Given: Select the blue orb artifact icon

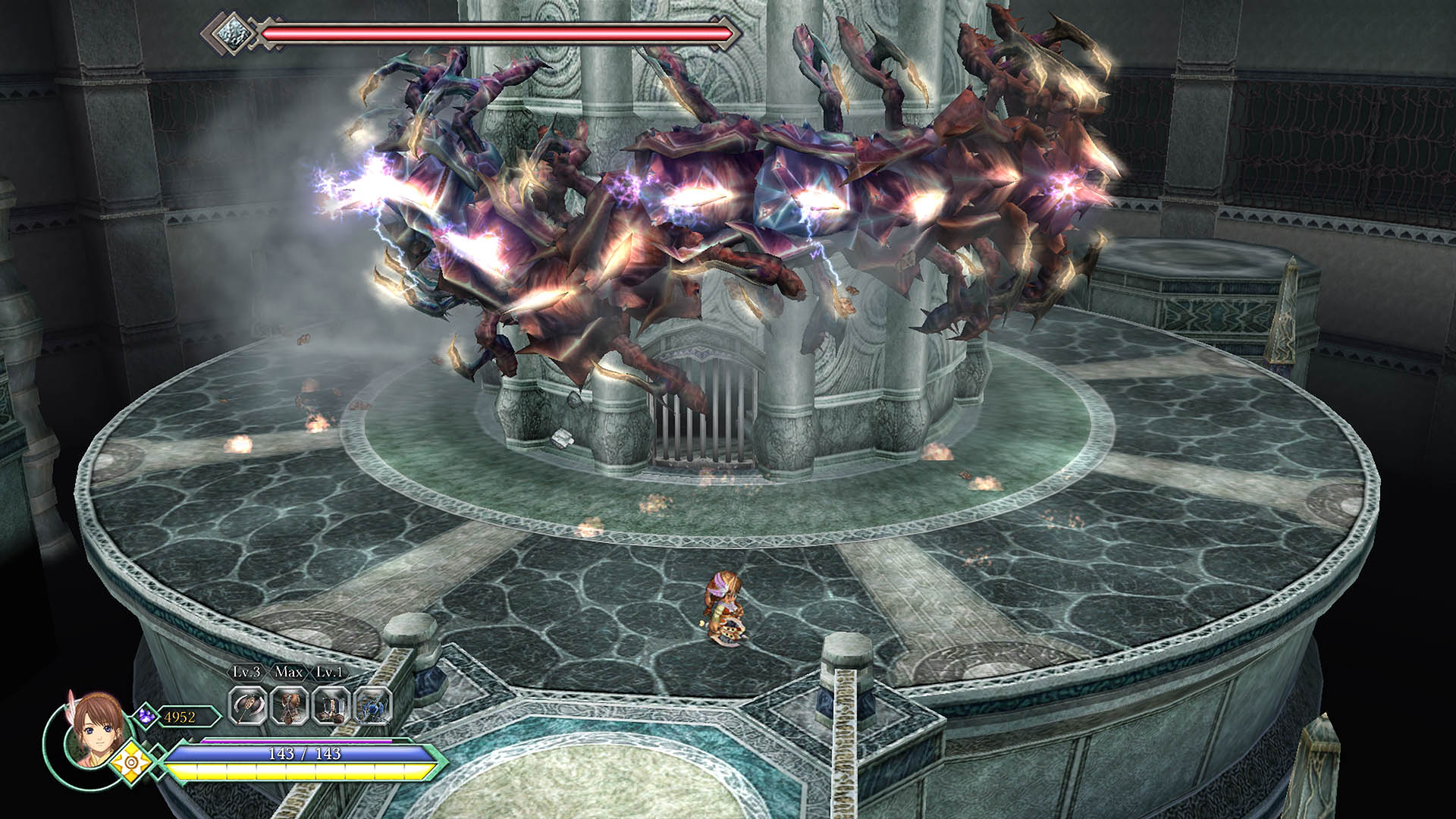Looking at the screenshot, I should point(372,707).
